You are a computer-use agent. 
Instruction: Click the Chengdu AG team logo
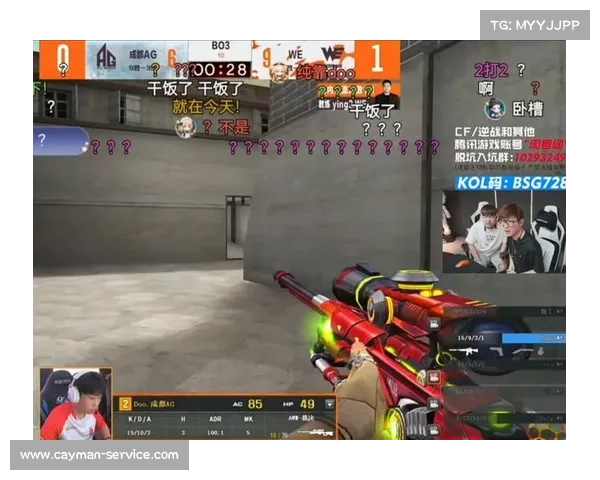coord(105,58)
